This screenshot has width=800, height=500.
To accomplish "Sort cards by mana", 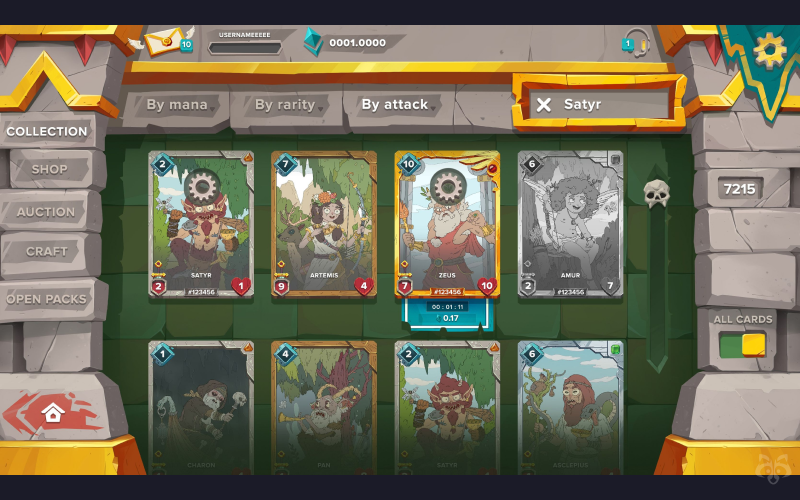I will [177, 104].
